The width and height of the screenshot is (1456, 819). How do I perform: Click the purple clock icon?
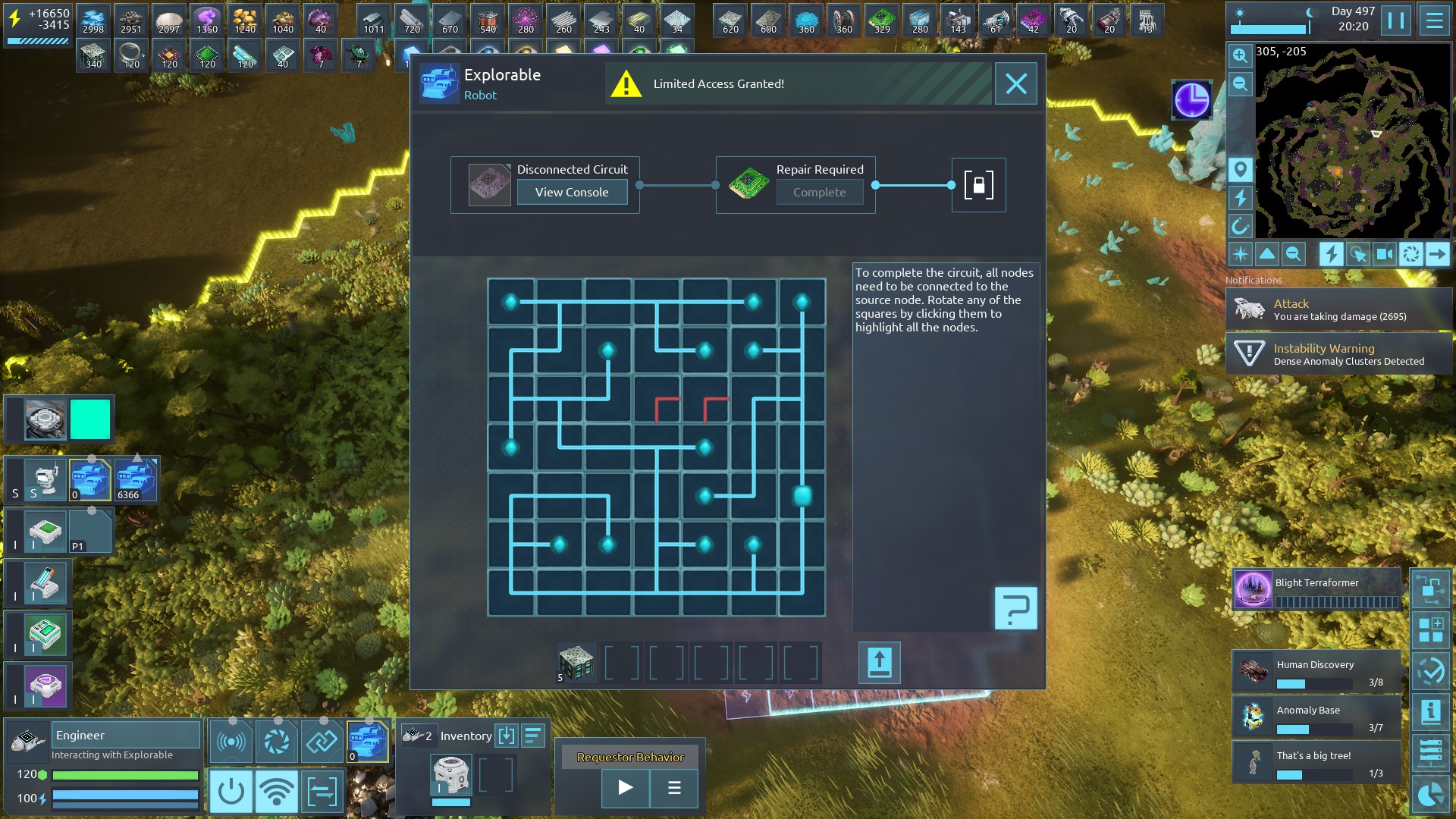pyautogui.click(x=1191, y=99)
